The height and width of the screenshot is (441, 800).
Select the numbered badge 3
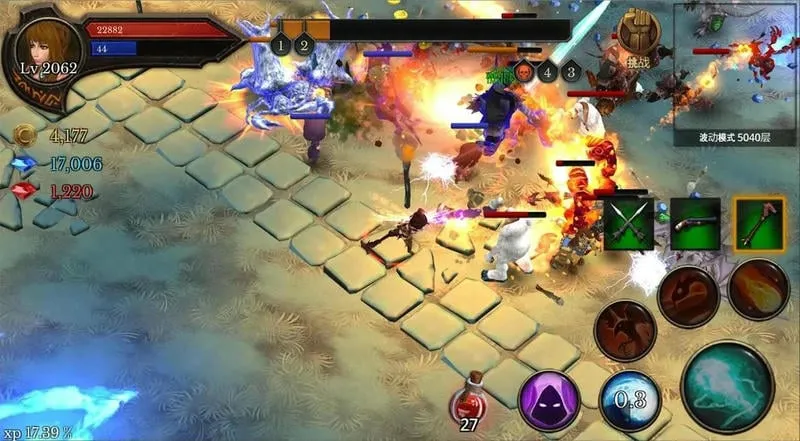tap(571, 71)
